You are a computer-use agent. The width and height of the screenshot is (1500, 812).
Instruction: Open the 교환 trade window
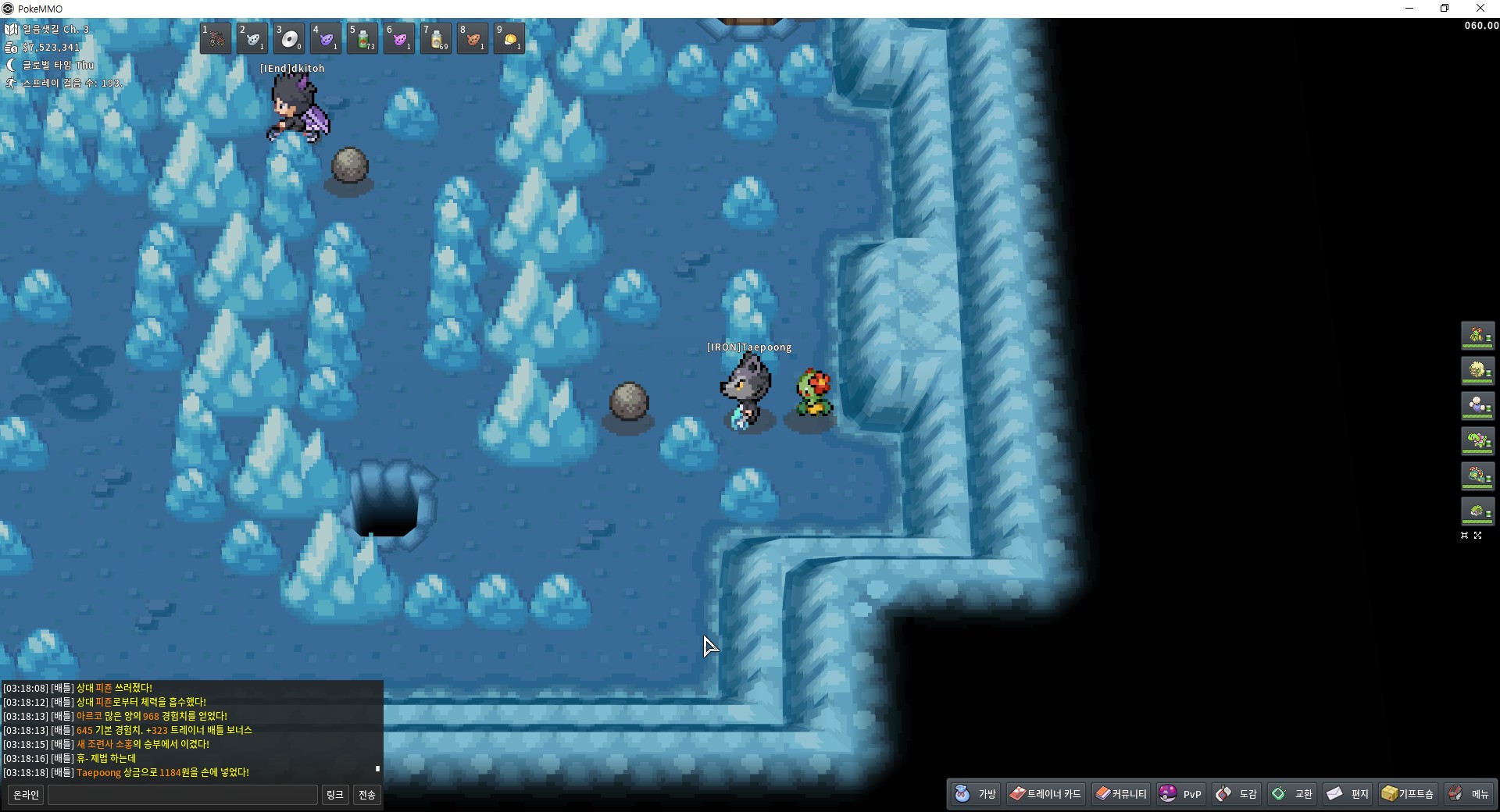point(1292,794)
